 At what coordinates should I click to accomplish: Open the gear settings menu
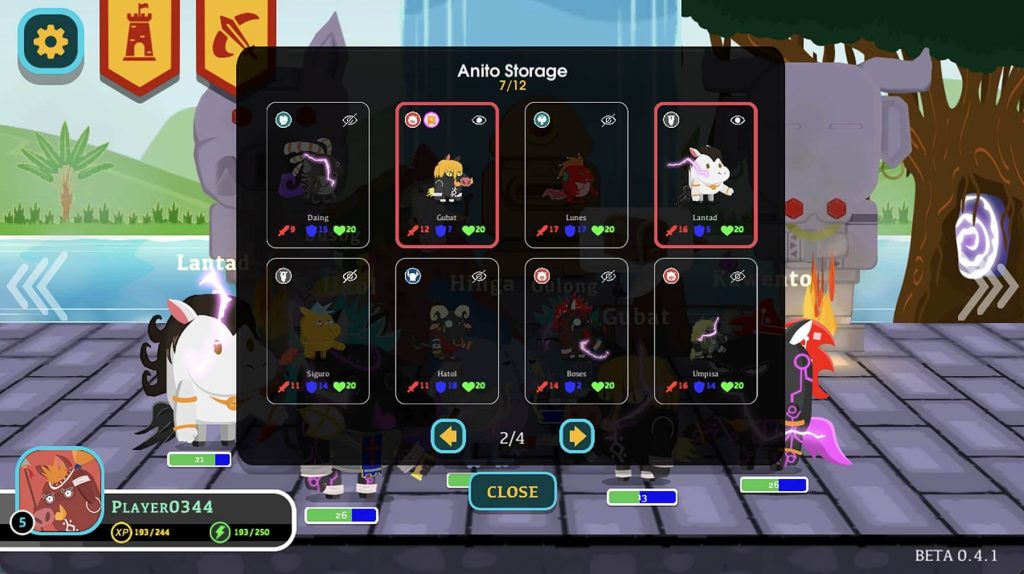coord(50,41)
